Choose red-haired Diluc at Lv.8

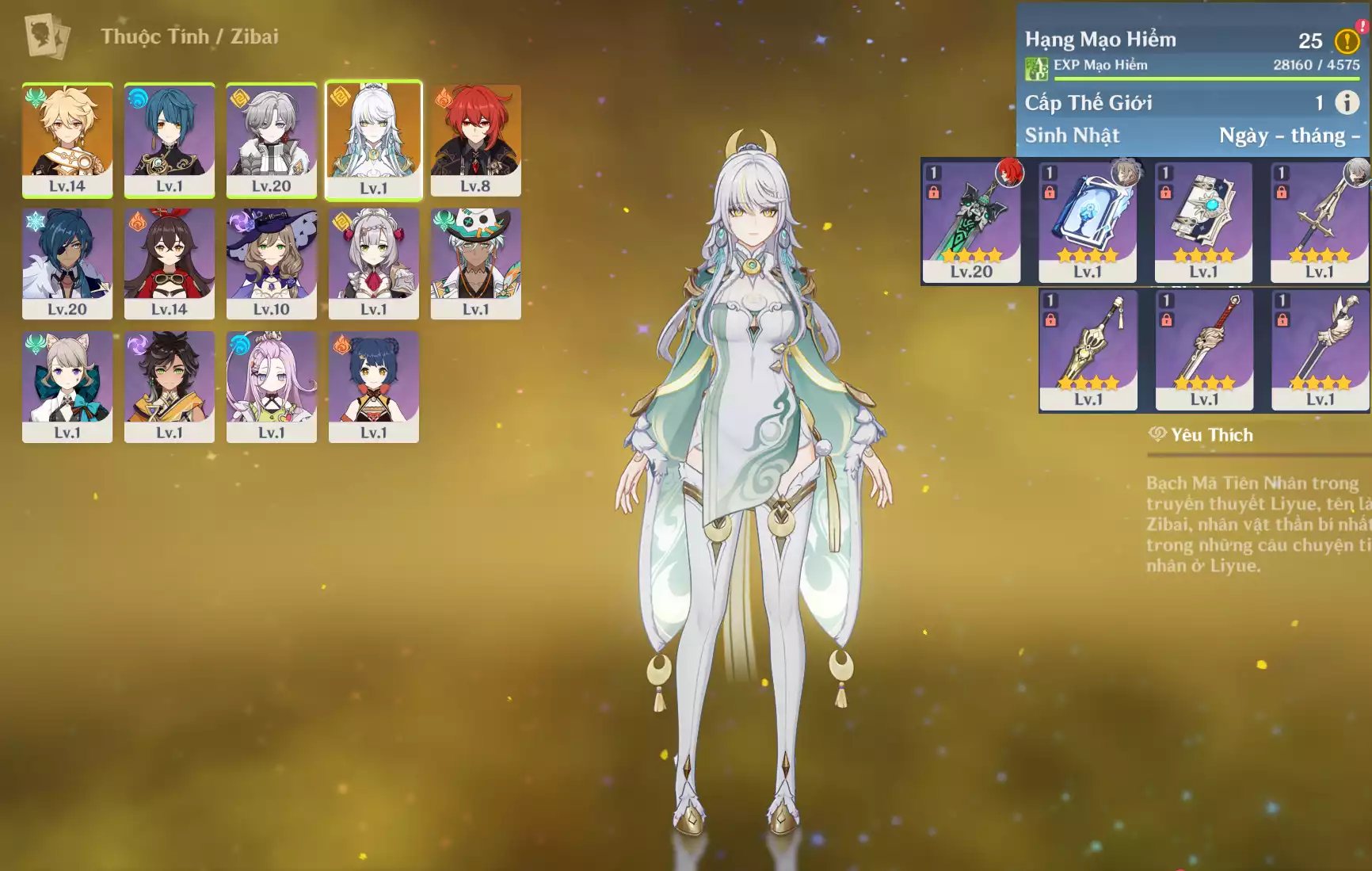click(475, 139)
